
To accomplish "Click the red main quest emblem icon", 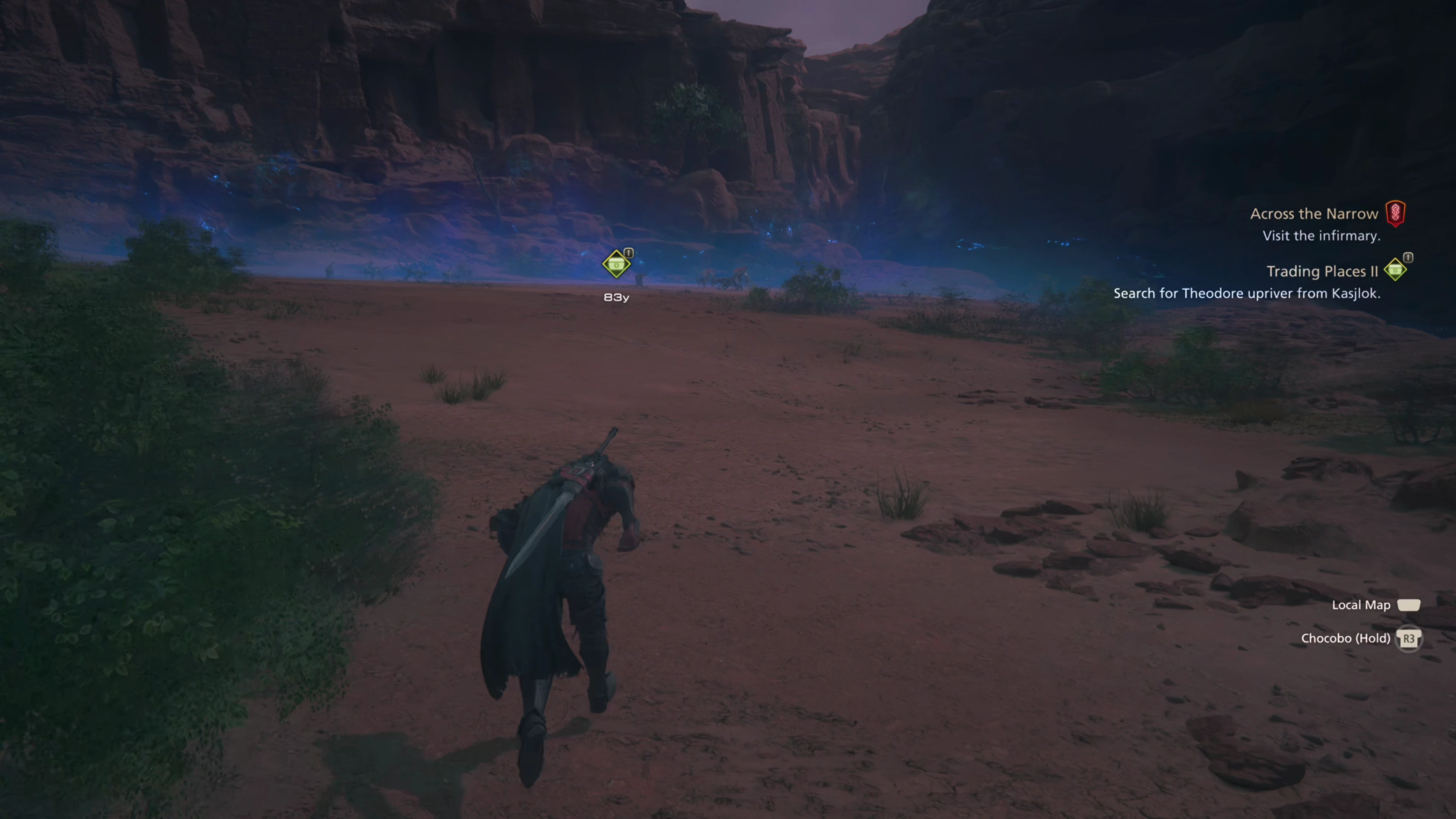I will (1395, 213).
